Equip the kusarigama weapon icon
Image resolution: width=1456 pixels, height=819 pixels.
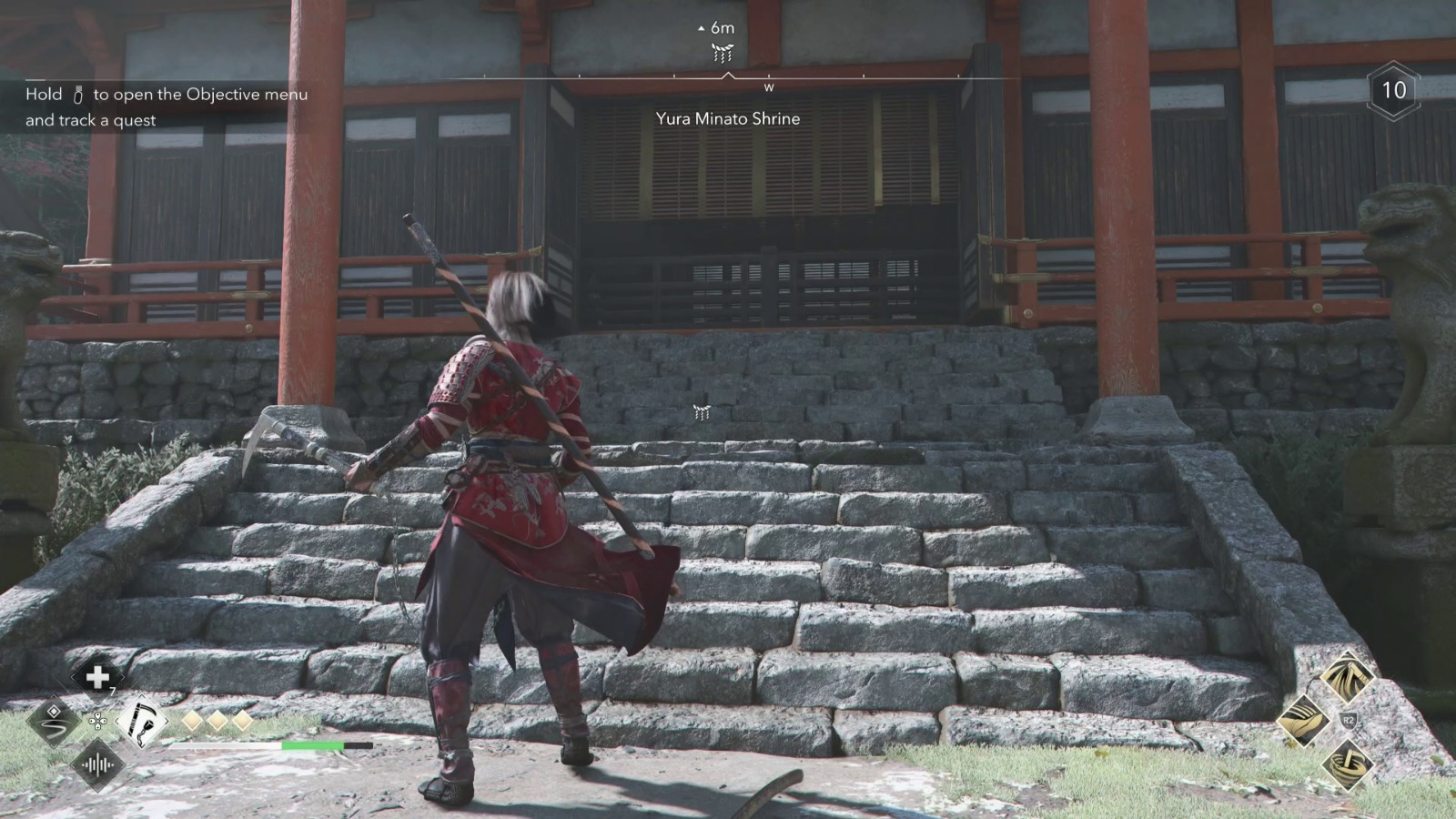140,722
